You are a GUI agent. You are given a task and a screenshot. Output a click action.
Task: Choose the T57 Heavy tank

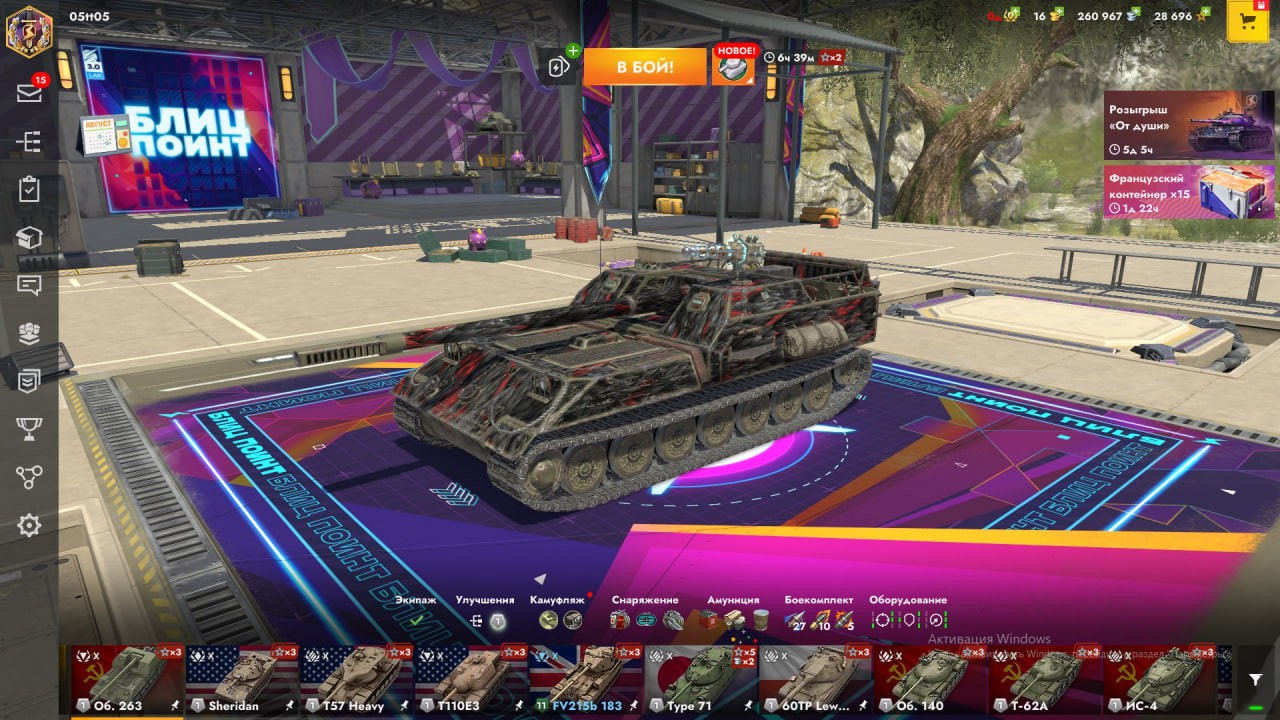pyautogui.click(x=357, y=679)
